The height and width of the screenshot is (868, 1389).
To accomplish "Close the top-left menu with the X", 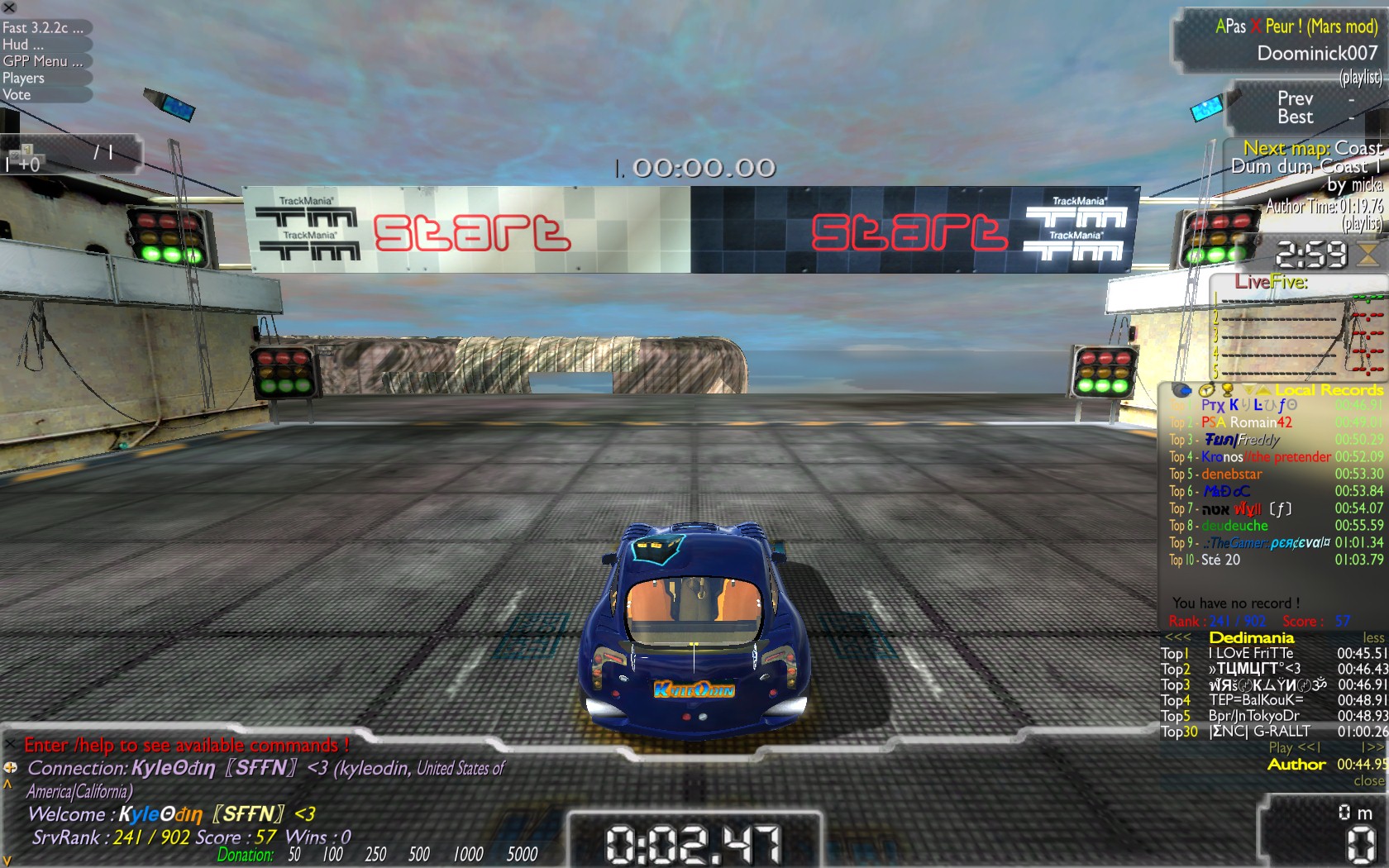I will click(x=9, y=7).
